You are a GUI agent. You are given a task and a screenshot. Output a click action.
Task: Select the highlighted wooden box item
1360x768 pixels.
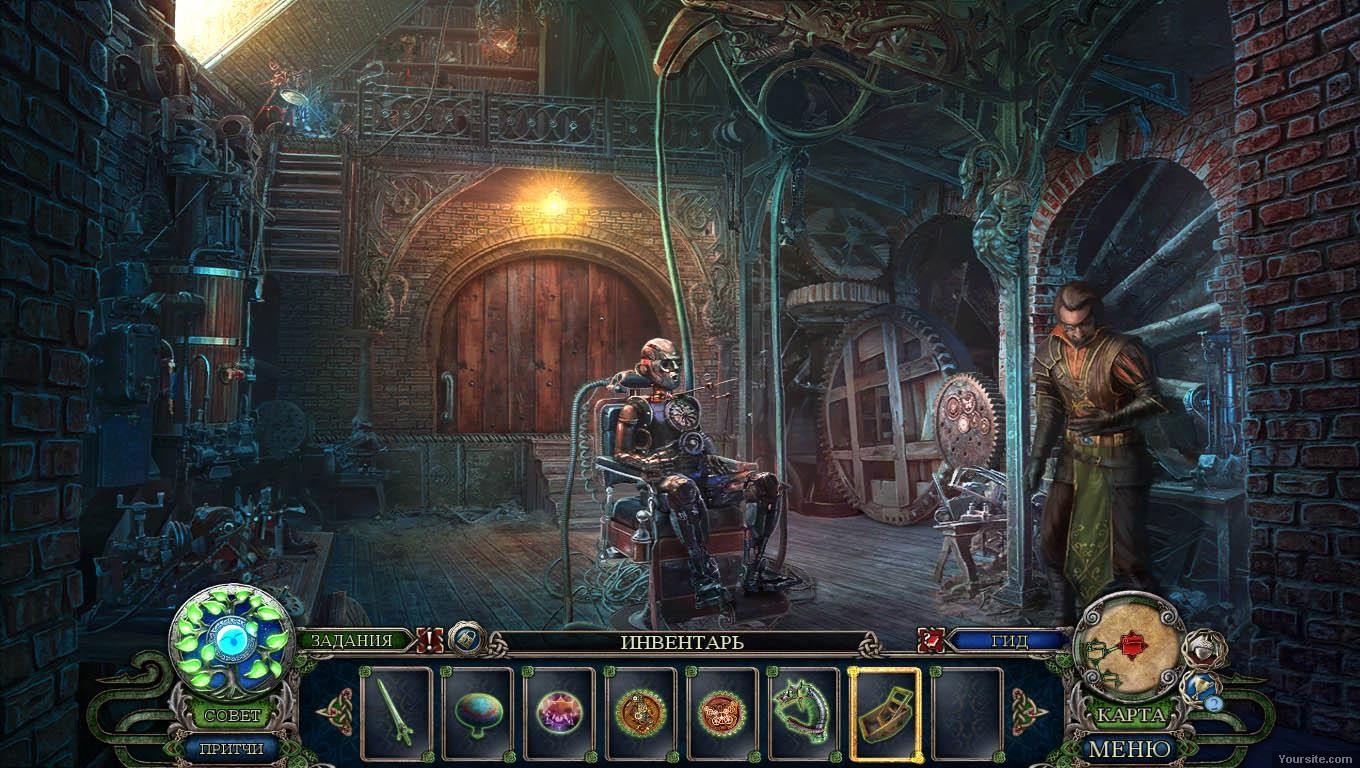click(884, 713)
